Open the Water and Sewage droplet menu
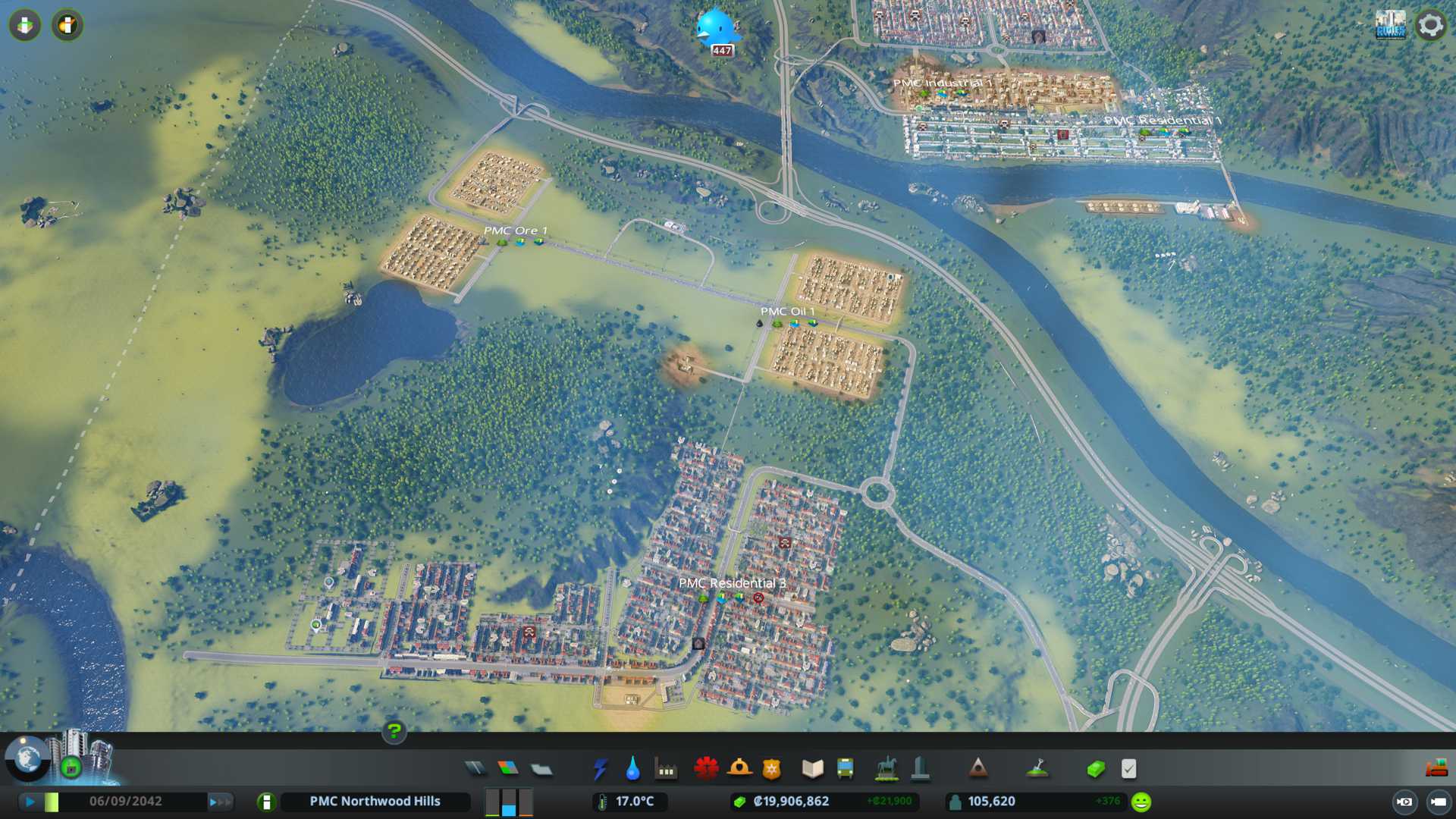This screenshot has height=819, width=1456. coord(633,769)
